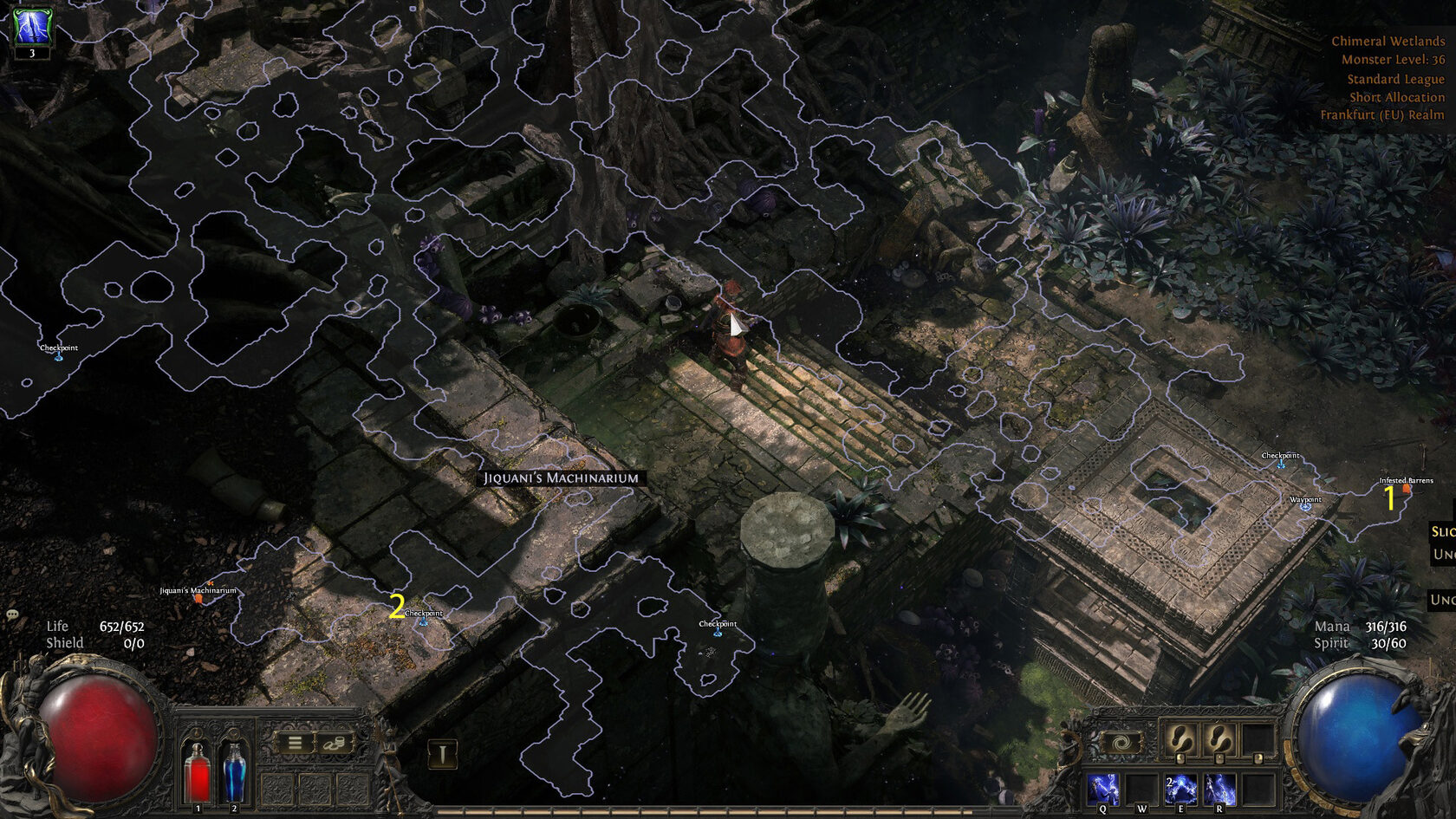Select the Waypoint marker on the map overlay
The height and width of the screenshot is (819, 1456).
(x=1305, y=505)
